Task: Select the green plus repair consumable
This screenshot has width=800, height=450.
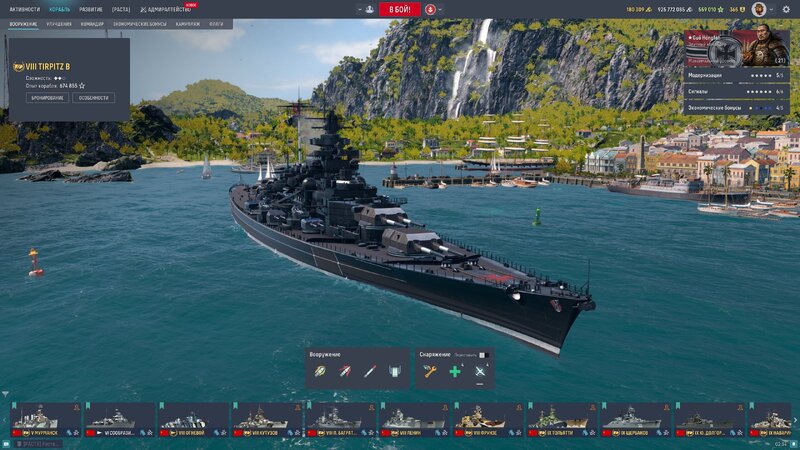Action: [455, 371]
